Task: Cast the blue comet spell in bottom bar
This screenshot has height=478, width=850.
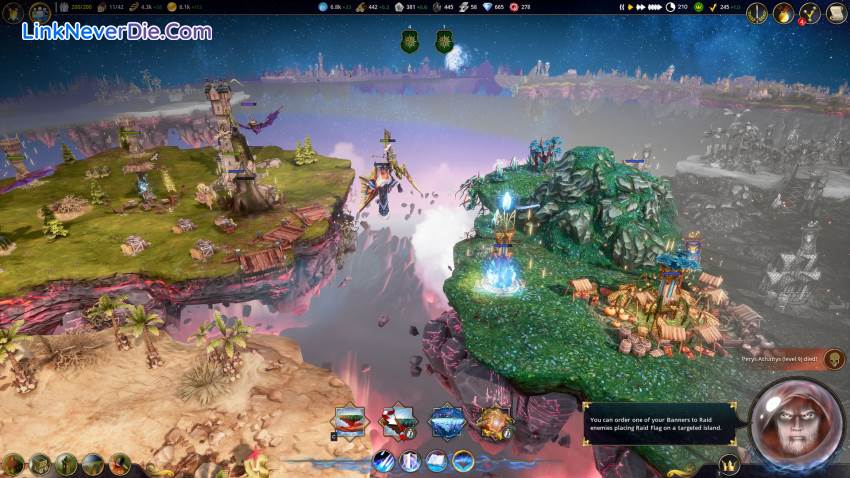Action: [x=384, y=461]
